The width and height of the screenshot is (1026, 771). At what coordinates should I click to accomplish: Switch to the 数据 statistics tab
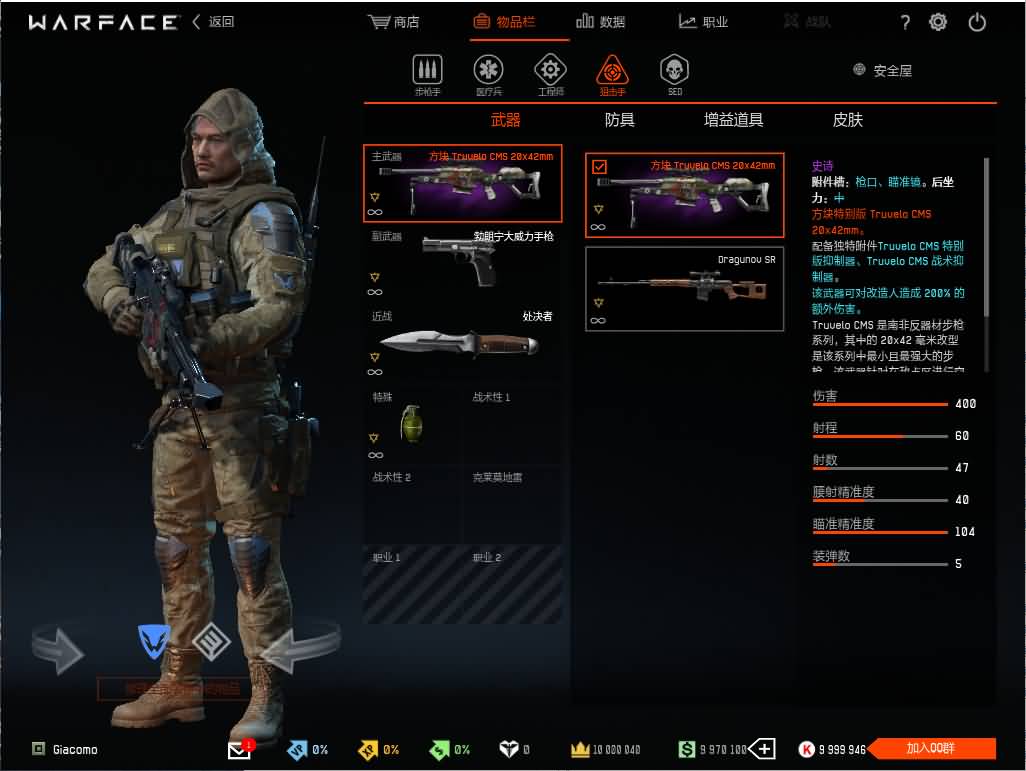(x=601, y=22)
